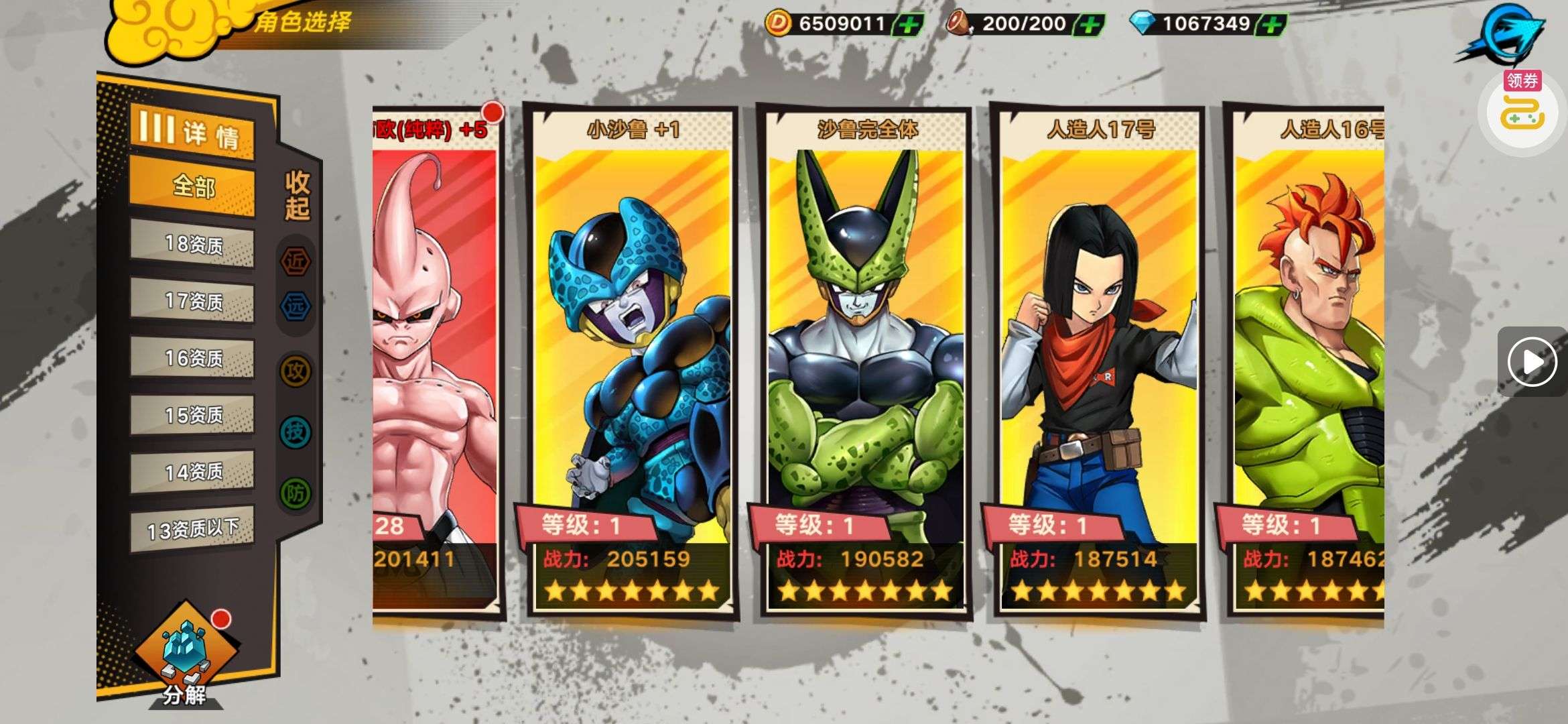
Task: Select the 小沙鲁 +1 character card
Action: 632,362
